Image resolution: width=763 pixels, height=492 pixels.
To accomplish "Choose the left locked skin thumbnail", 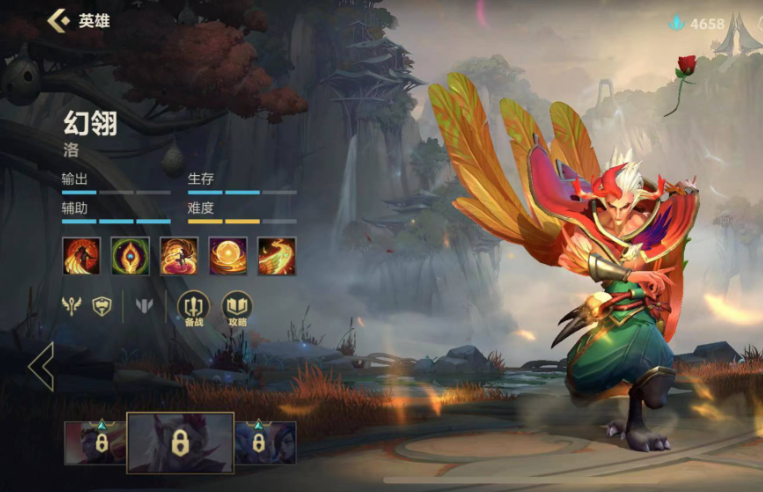I will tap(96, 442).
